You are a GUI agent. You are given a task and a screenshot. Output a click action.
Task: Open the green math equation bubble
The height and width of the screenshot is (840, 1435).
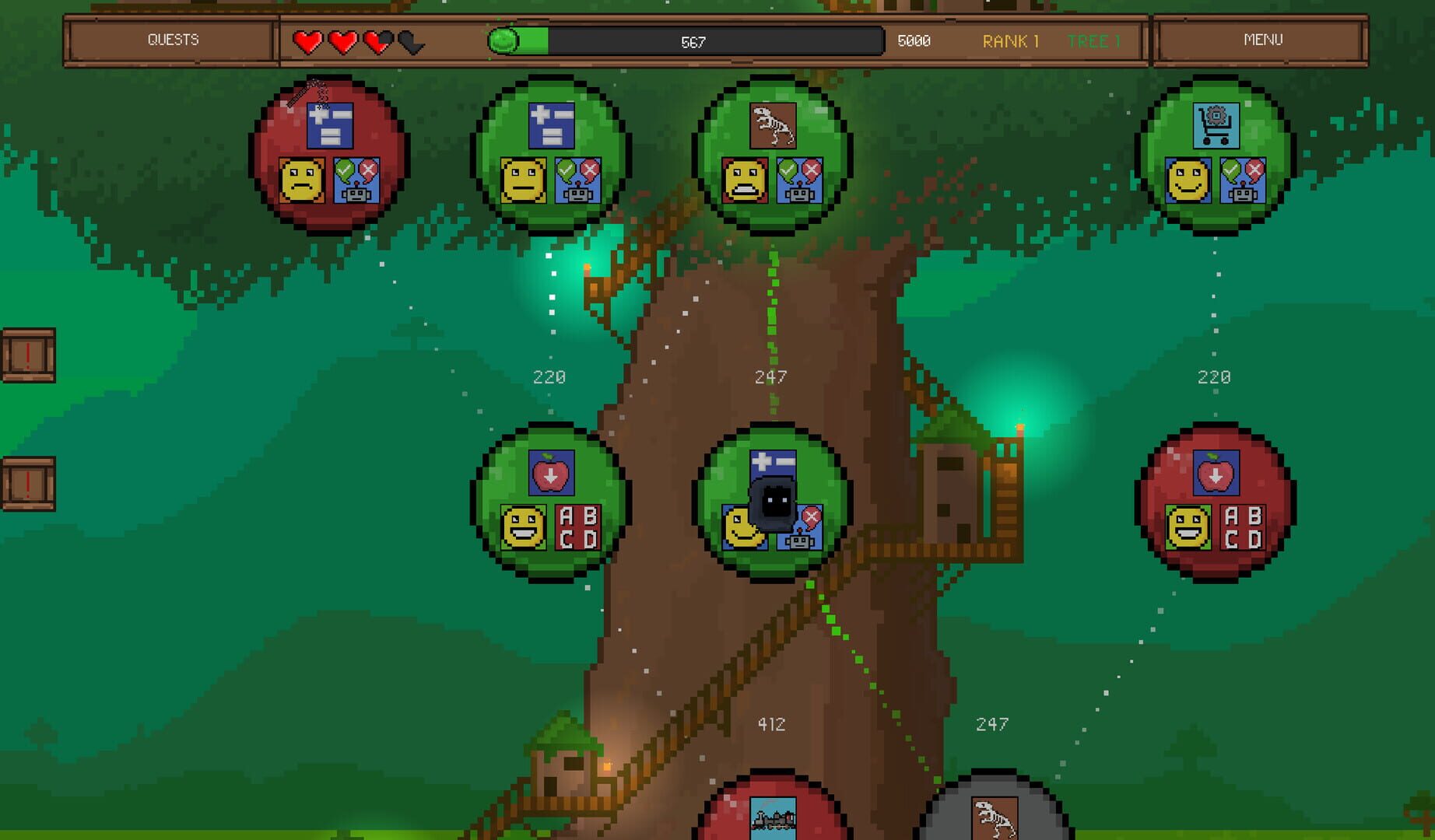[x=551, y=159]
